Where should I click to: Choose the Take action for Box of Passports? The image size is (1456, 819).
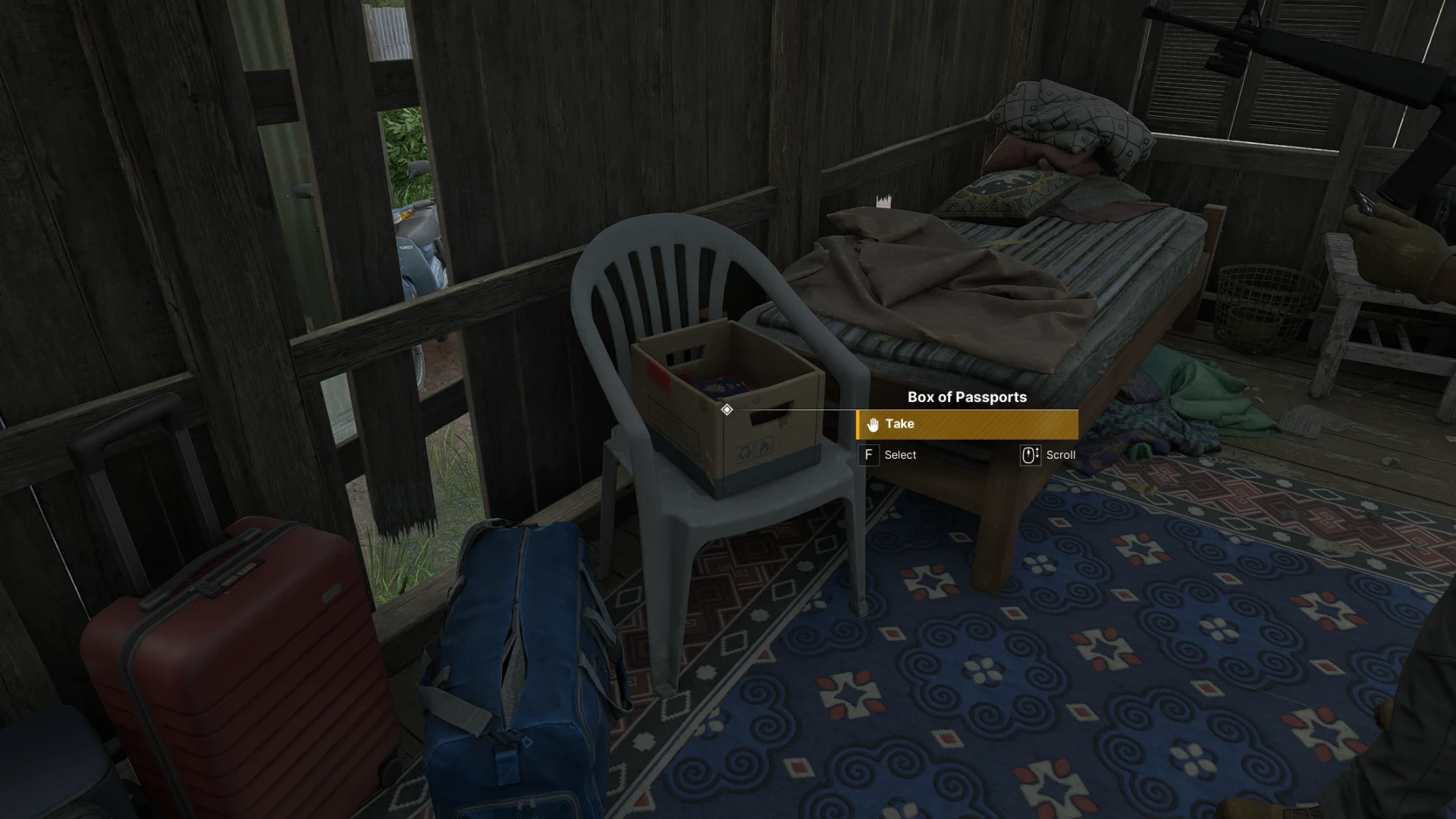tap(967, 425)
